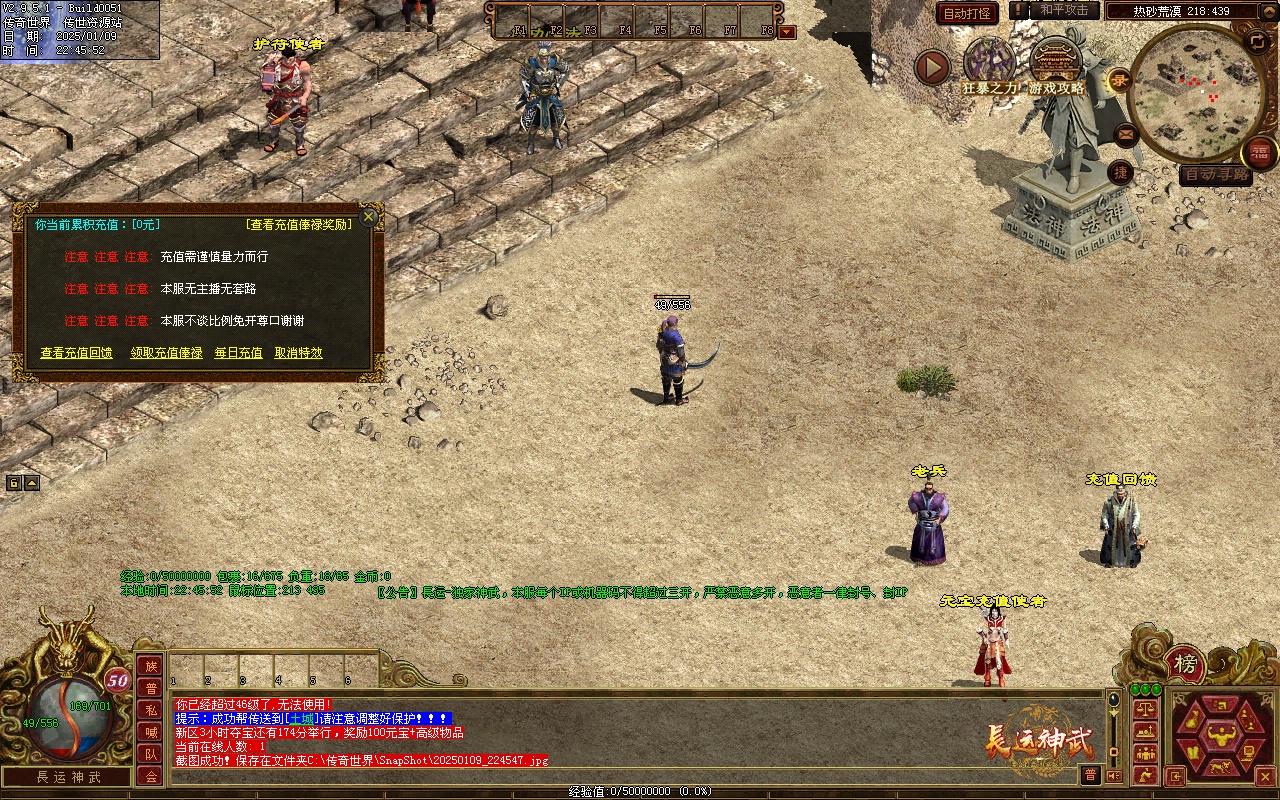Open the 榜 rankings button
The width and height of the screenshot is (1280, 800).
[1185, 664]
